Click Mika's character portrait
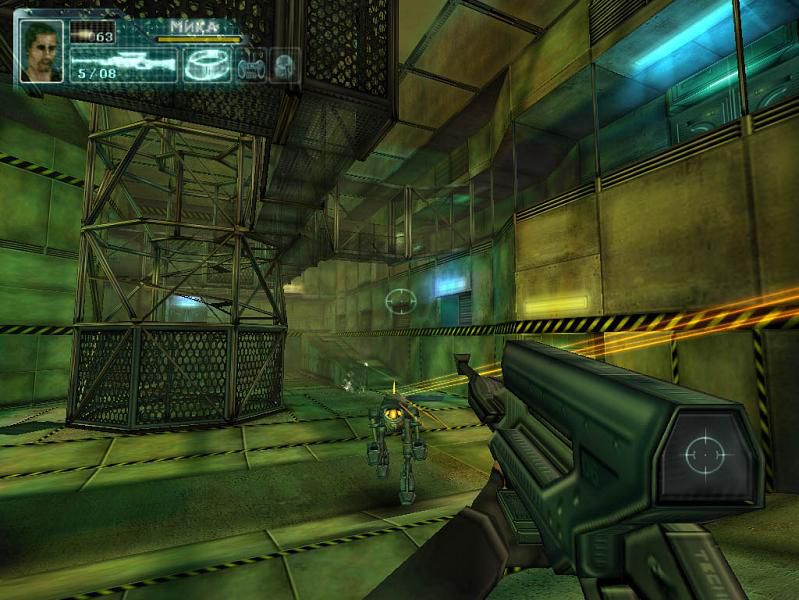This screenshot has width=799, height=600. pyautogui.click(x=41, y=52)
